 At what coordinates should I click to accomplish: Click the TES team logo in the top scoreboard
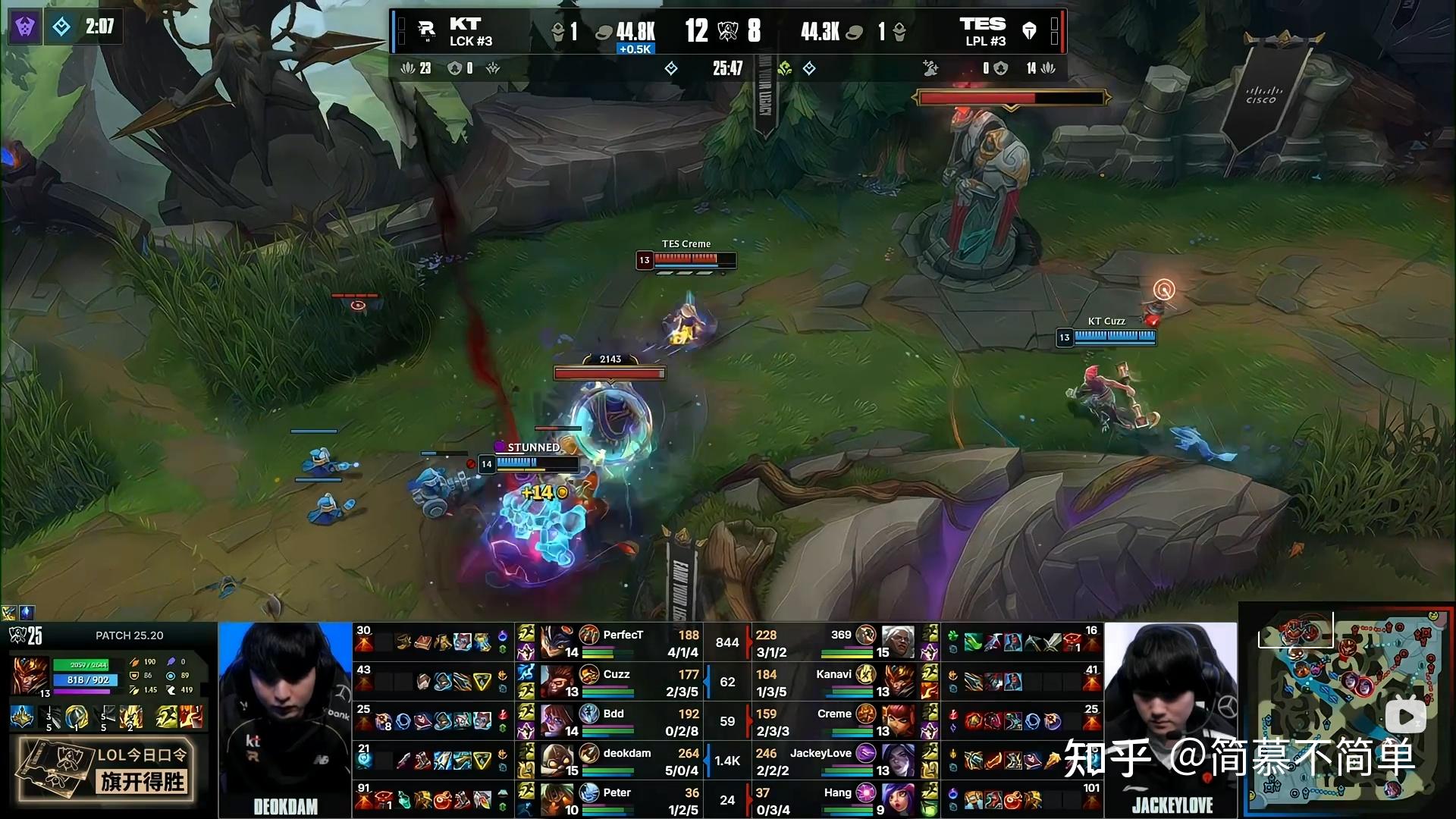click(1029, 30)
